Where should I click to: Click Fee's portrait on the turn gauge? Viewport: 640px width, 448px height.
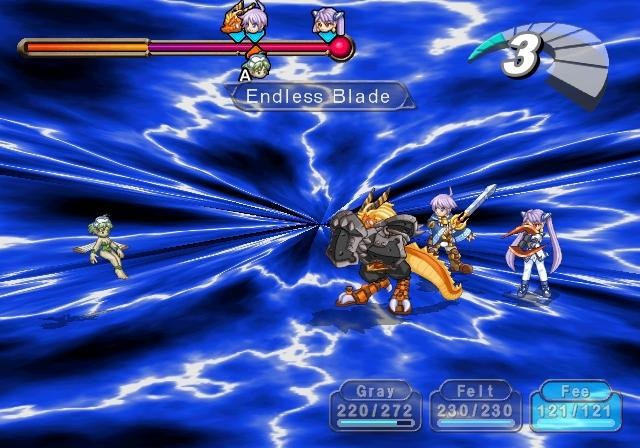(326, 19)
